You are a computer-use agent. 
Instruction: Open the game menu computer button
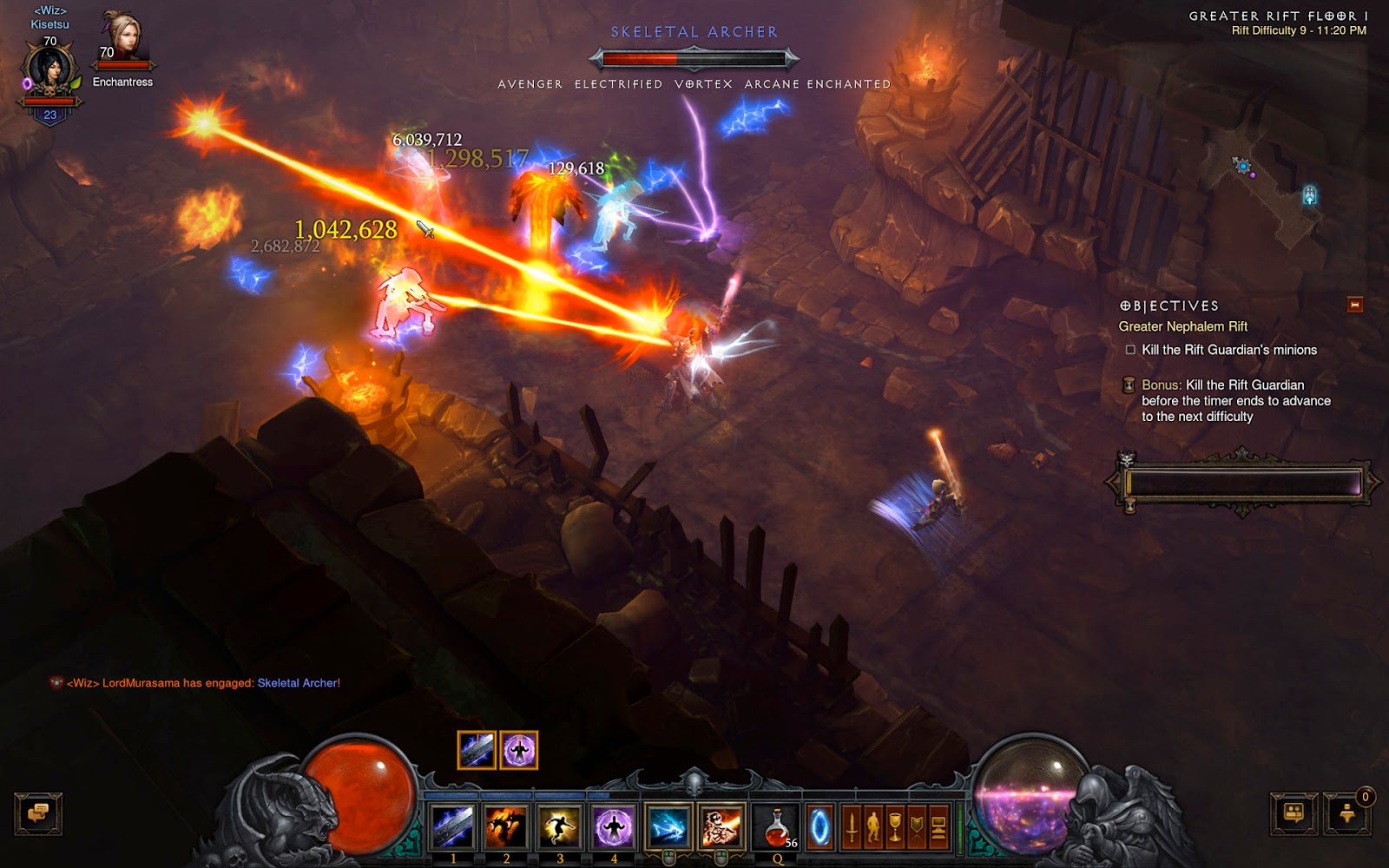[x=938, y=826]
